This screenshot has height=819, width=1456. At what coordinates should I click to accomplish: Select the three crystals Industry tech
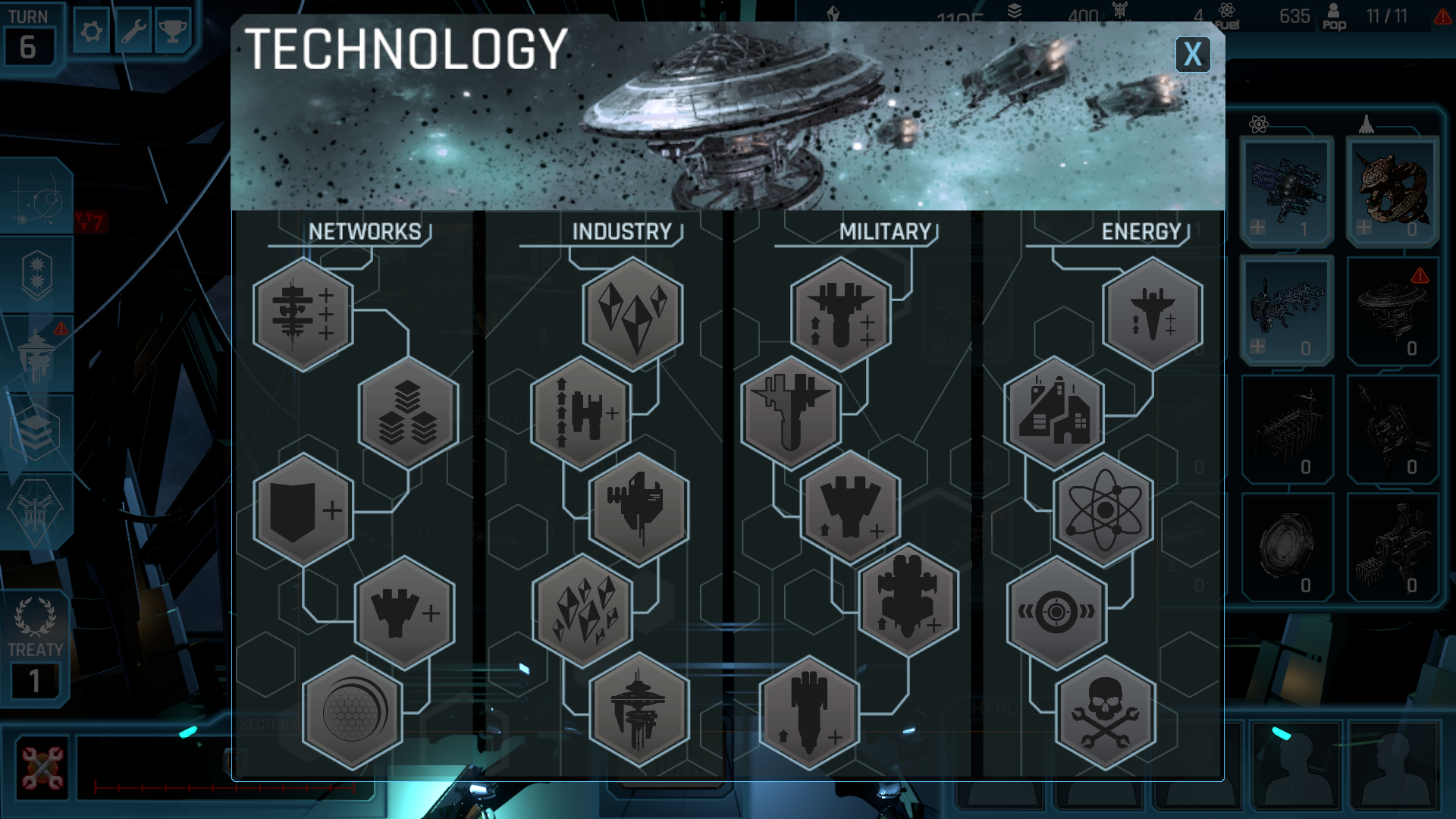pos(633,314)
